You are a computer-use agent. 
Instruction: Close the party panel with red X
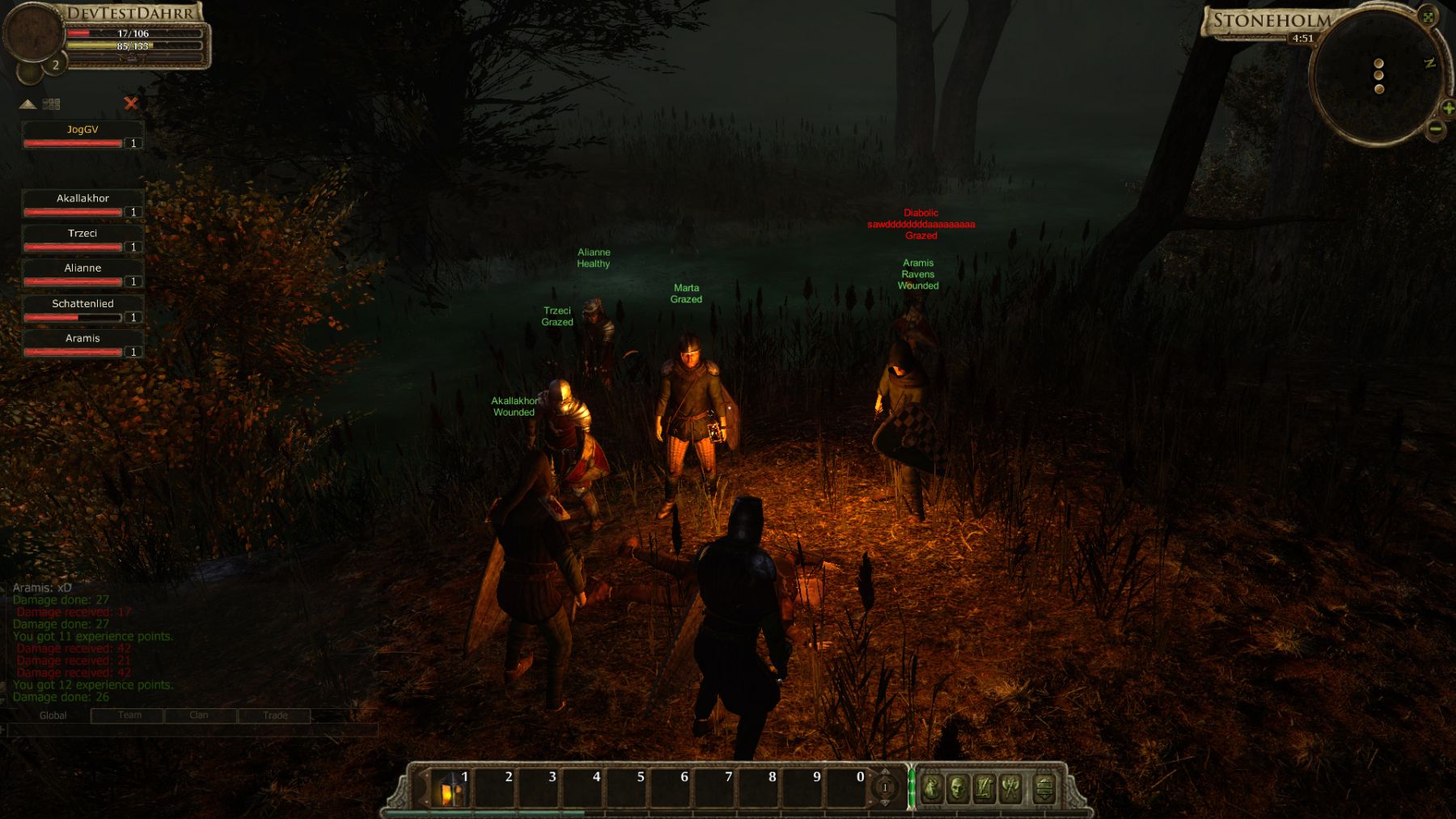tap(131, 103)
